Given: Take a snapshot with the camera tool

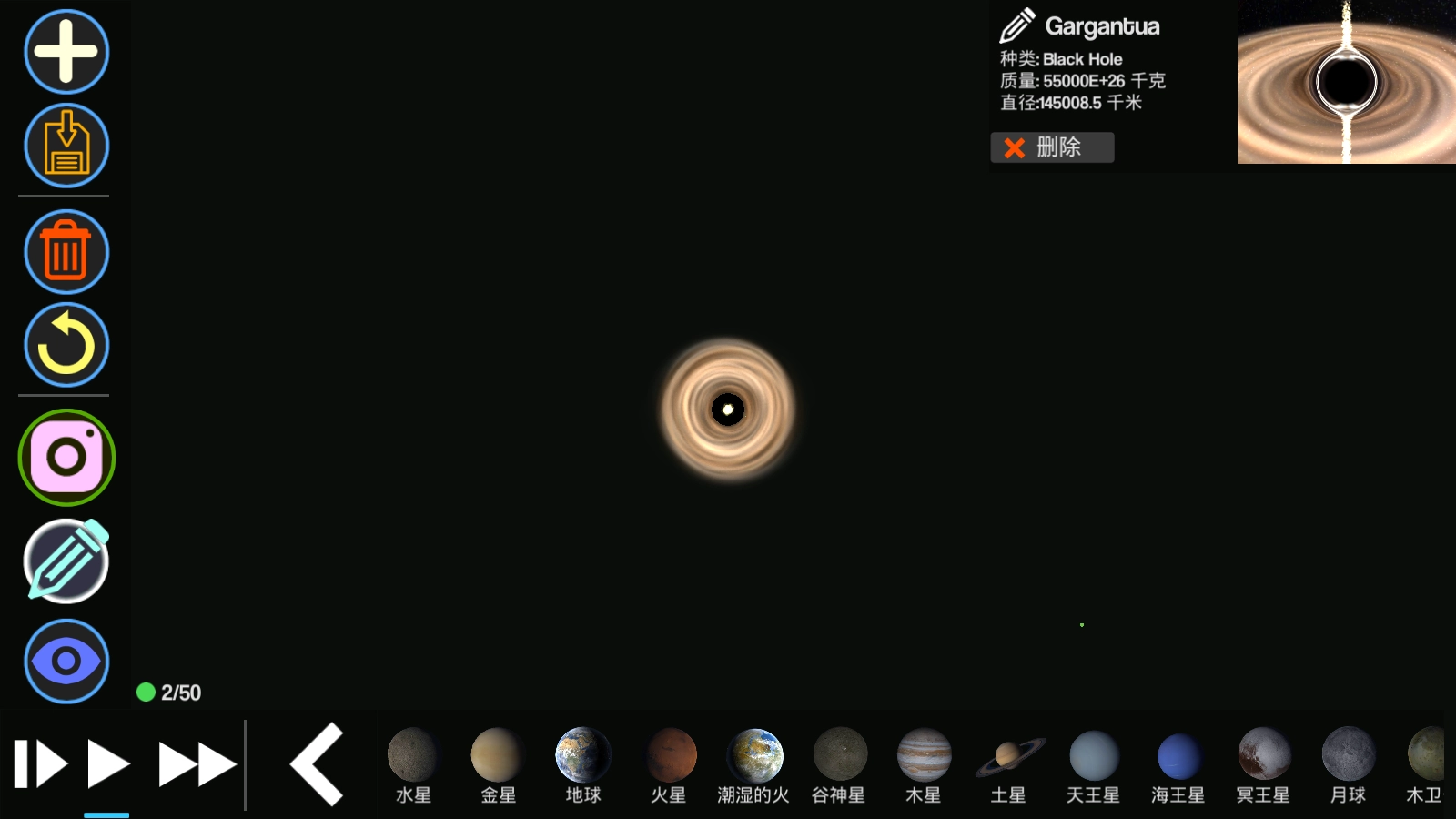Looking at the screenshot, I should (65, 458).
